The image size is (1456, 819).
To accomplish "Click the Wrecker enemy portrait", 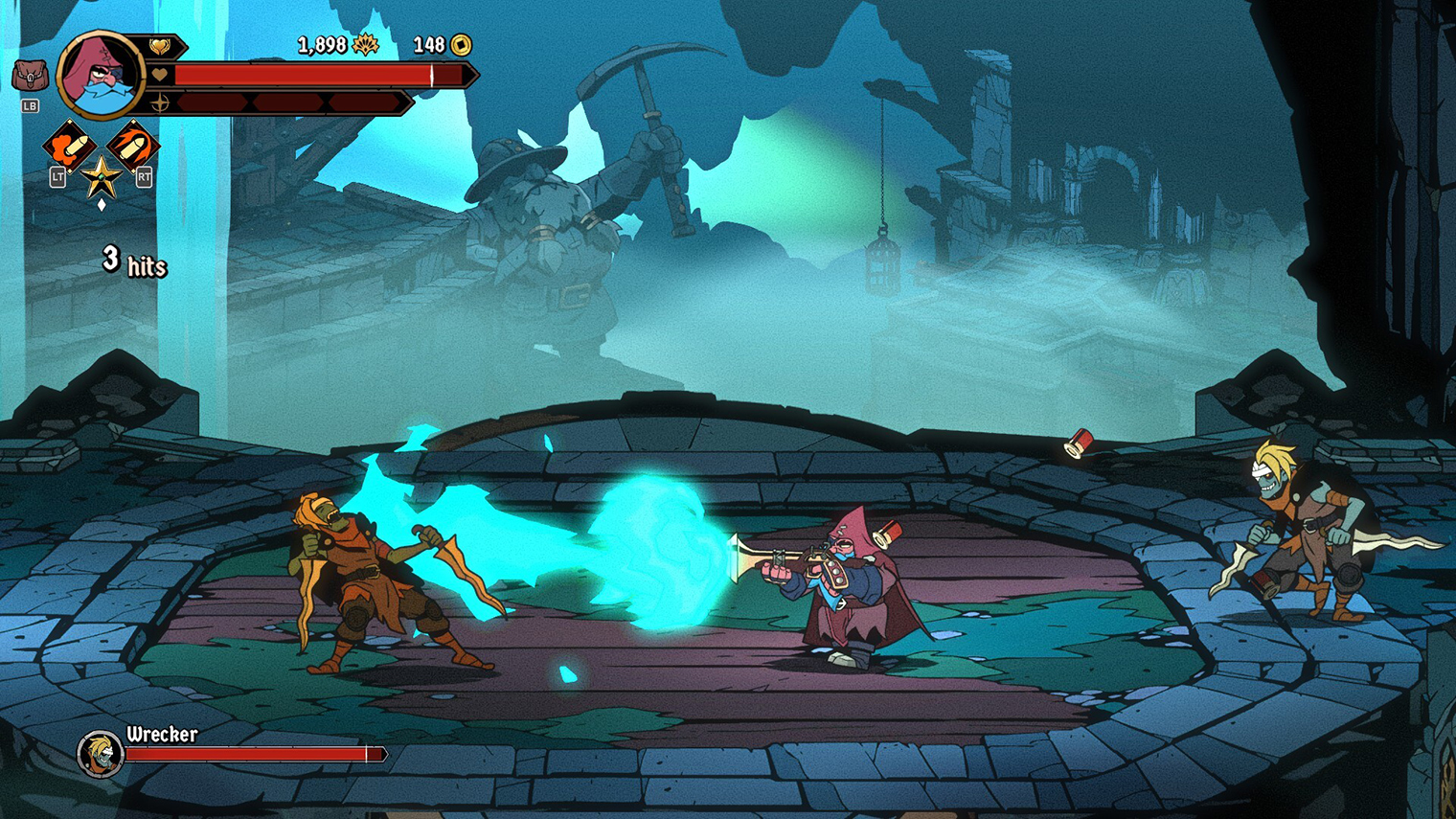I will click(100, 753).
